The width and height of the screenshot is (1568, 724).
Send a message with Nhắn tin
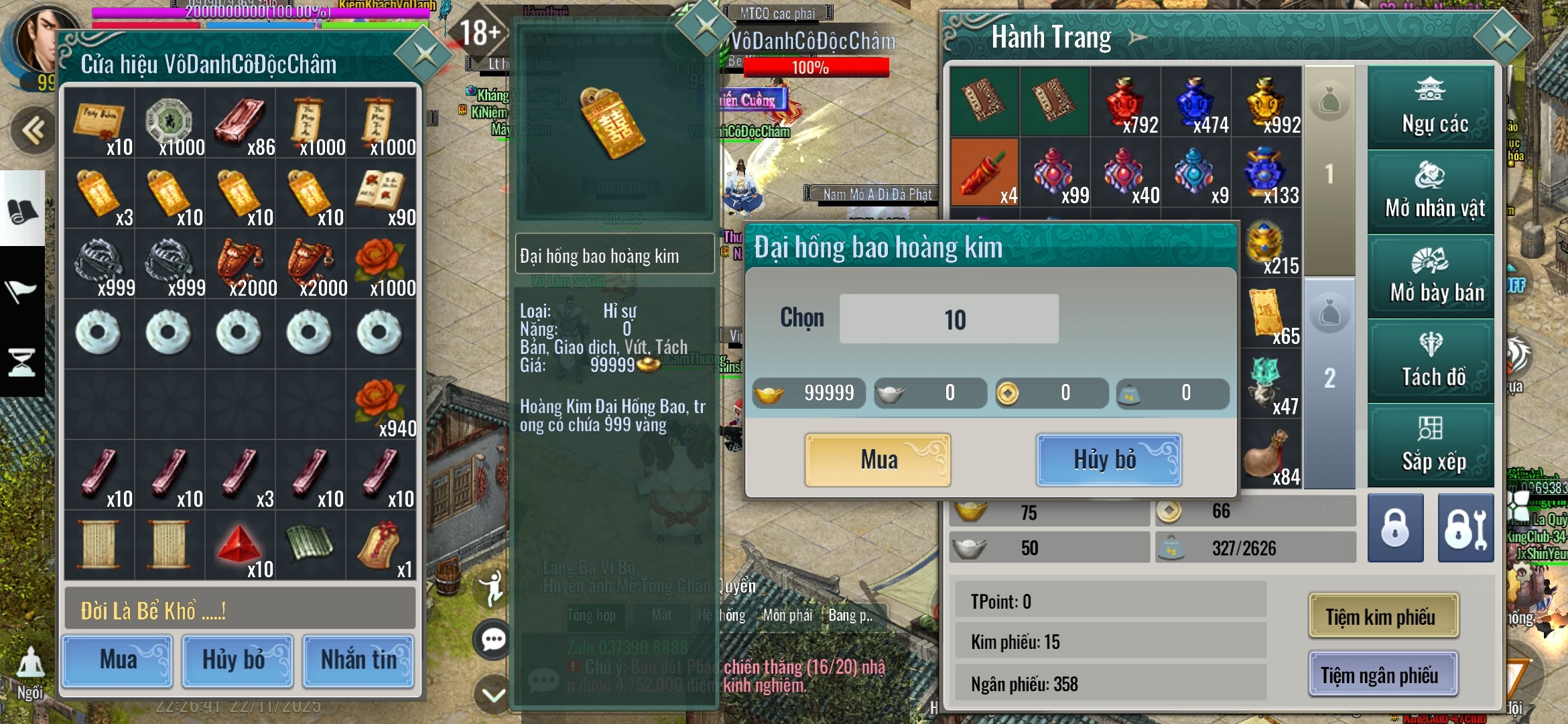click(358, 661)
